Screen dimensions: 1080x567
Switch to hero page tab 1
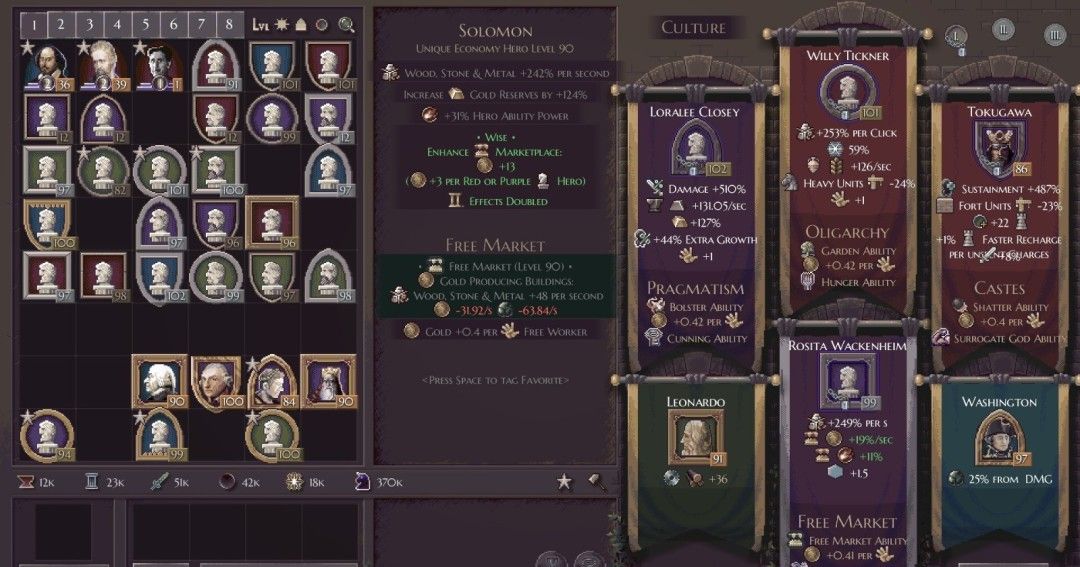pyautogui.click(x=34, y=24)
